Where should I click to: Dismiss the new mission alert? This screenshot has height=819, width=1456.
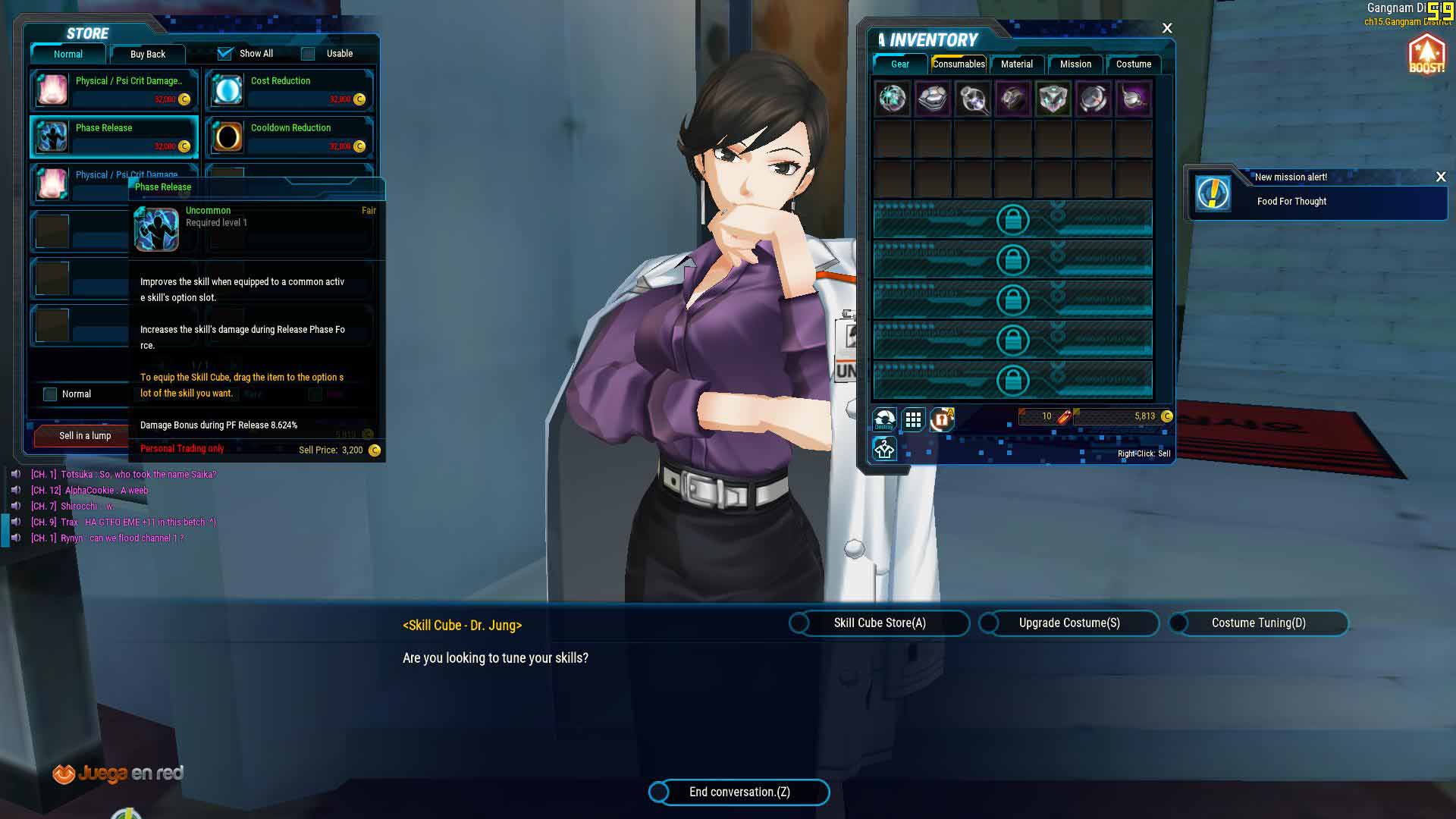1441,177
